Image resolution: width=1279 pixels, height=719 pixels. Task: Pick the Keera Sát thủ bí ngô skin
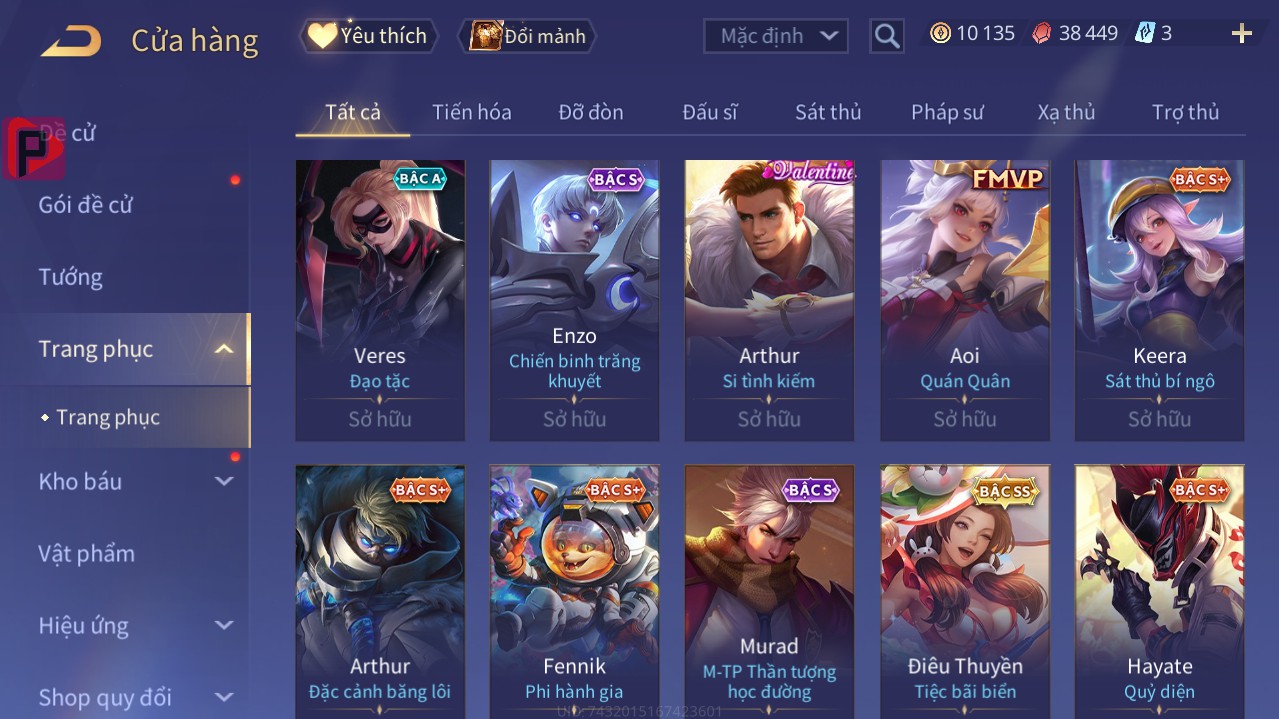click(1159, 300)
